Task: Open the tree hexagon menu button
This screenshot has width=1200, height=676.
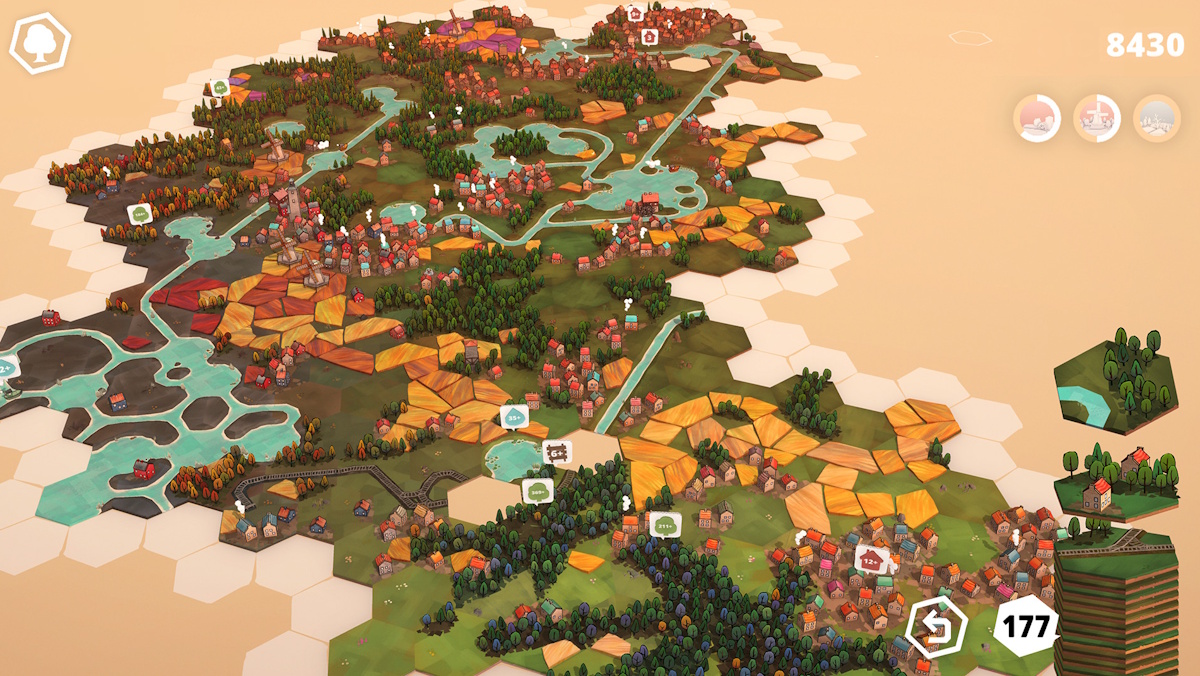Action: coord(40,44)
